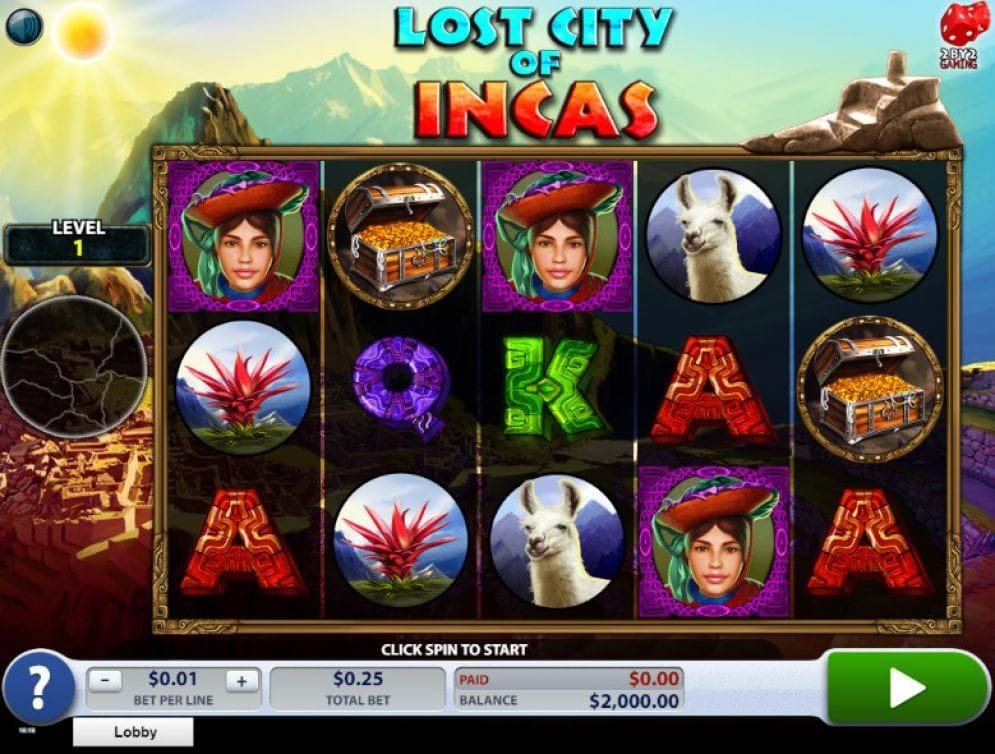The height and width of the screenshot is (754, 995).
Task: Decrease bet per line with minus
Action: 107,681
